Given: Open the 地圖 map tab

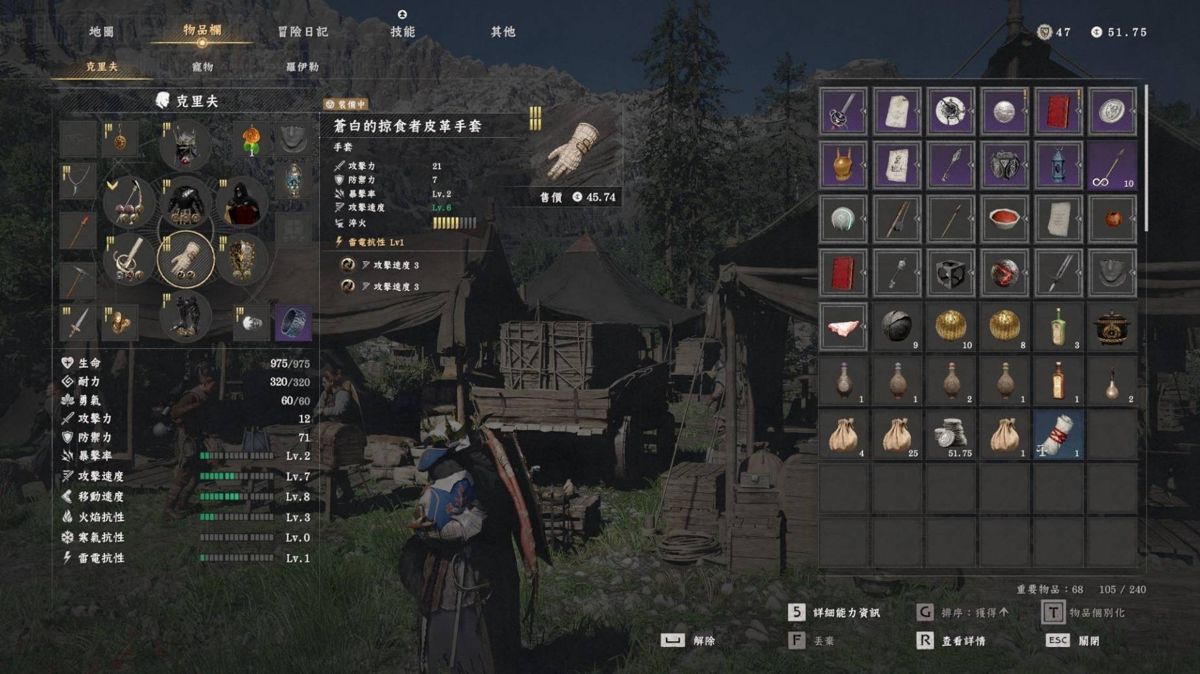Looking at the screenshot, I should coord(101,32).
